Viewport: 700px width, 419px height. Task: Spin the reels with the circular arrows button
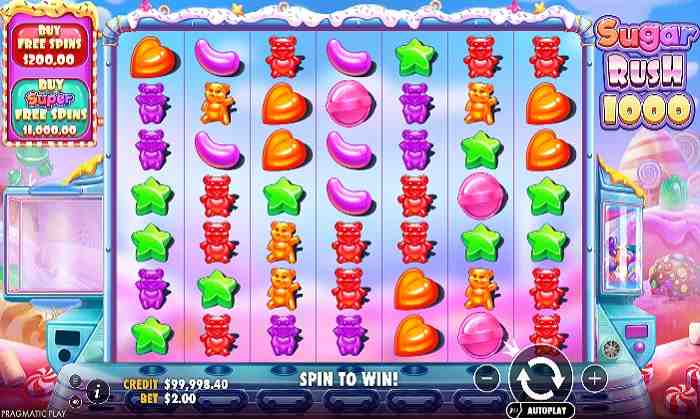[538, 379]
